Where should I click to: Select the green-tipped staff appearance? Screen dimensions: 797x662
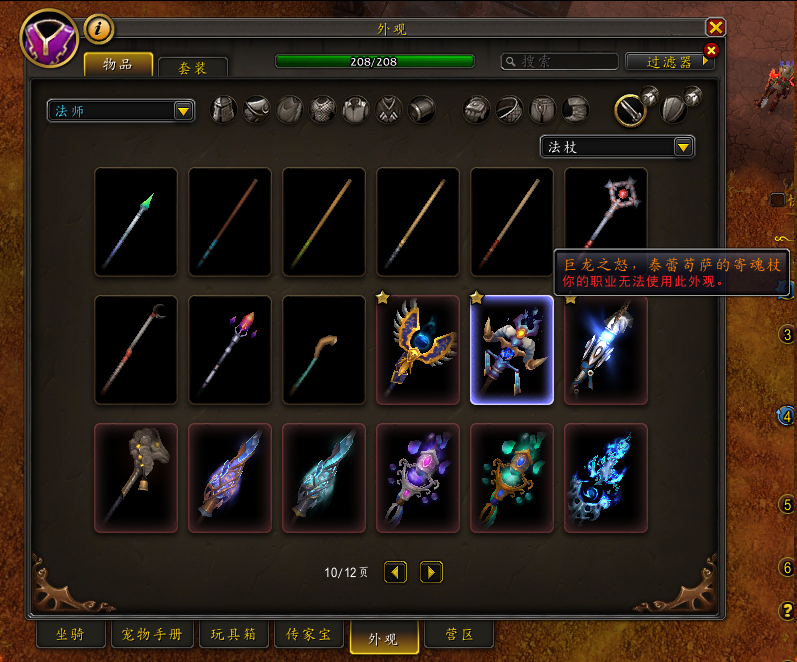click(136, 221)
